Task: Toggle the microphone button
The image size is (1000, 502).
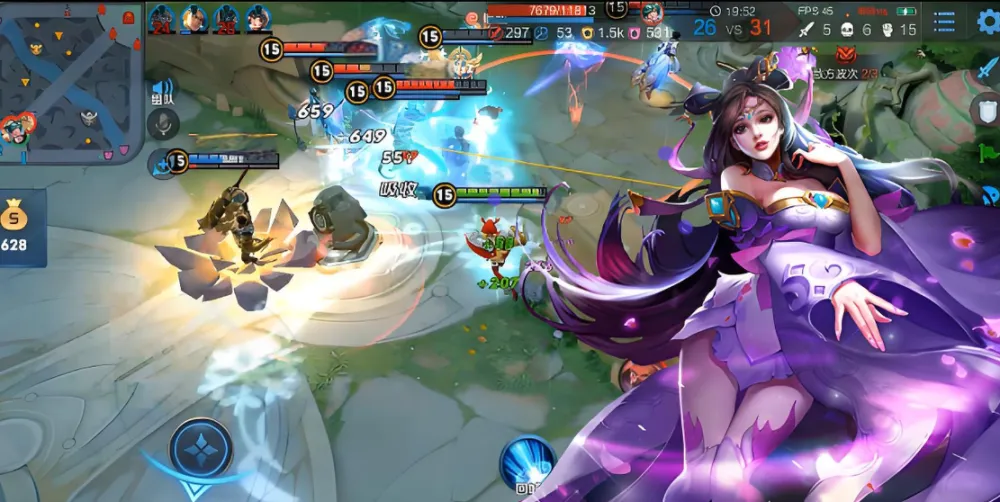Action: point(163,124)
